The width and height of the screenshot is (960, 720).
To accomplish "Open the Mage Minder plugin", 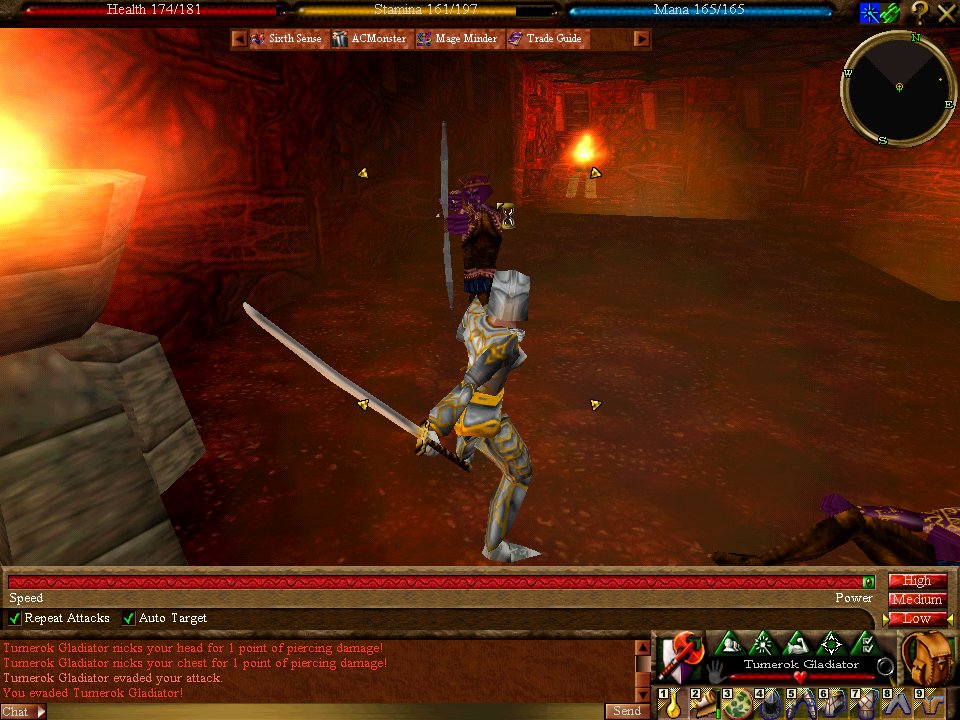I will 457,39.
